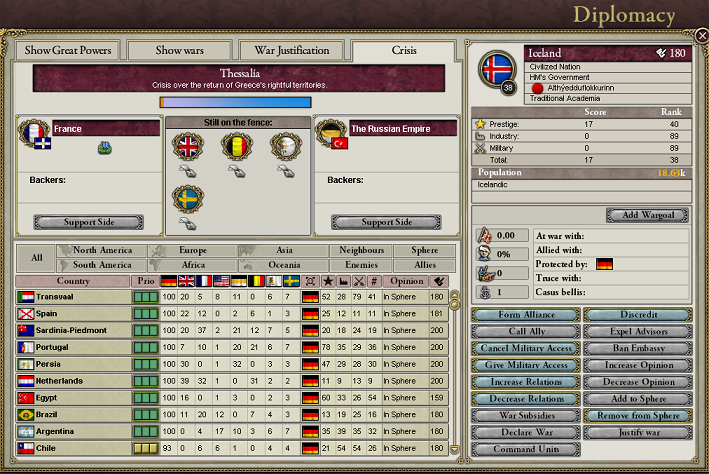
Task: Give Military Access
Action: click(x=524, y=366)
